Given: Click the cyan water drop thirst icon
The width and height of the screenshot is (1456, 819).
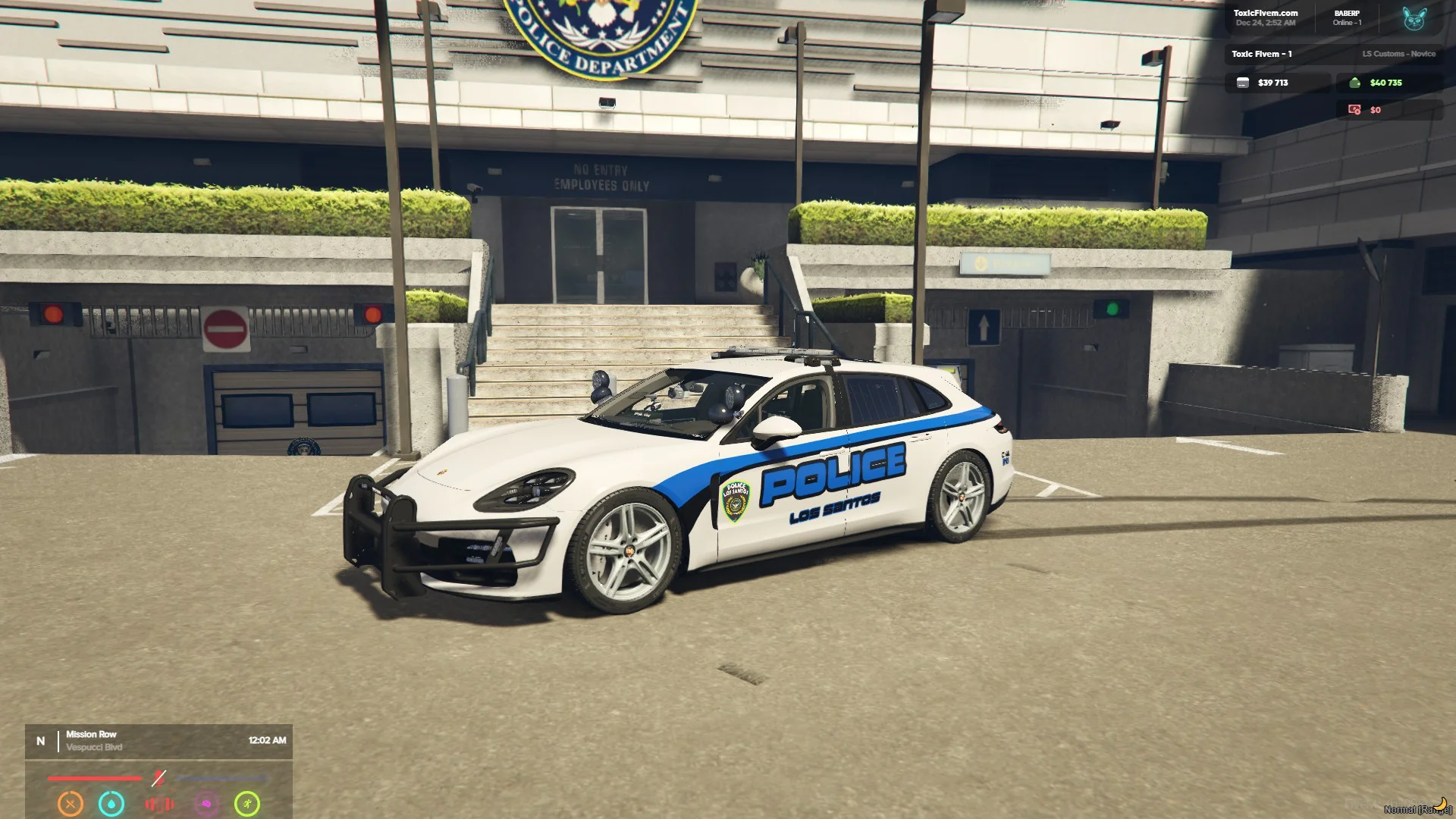Looking at the screenshot, I should click(111, 804).
